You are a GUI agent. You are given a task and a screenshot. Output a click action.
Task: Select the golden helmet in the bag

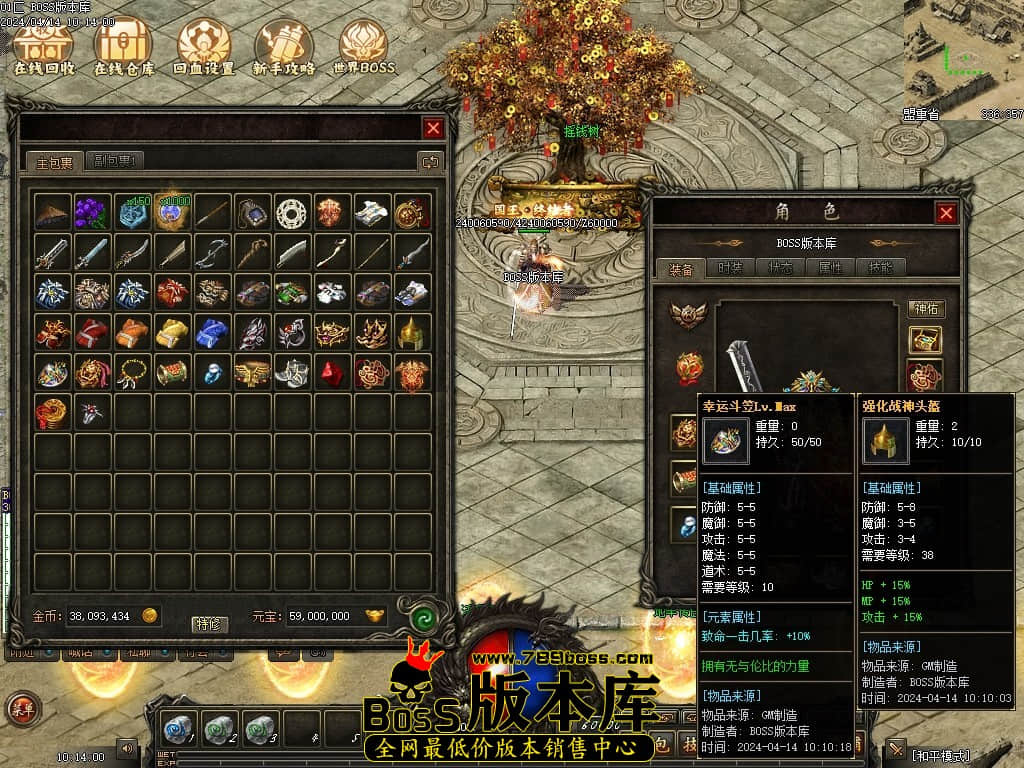(412, 332)
